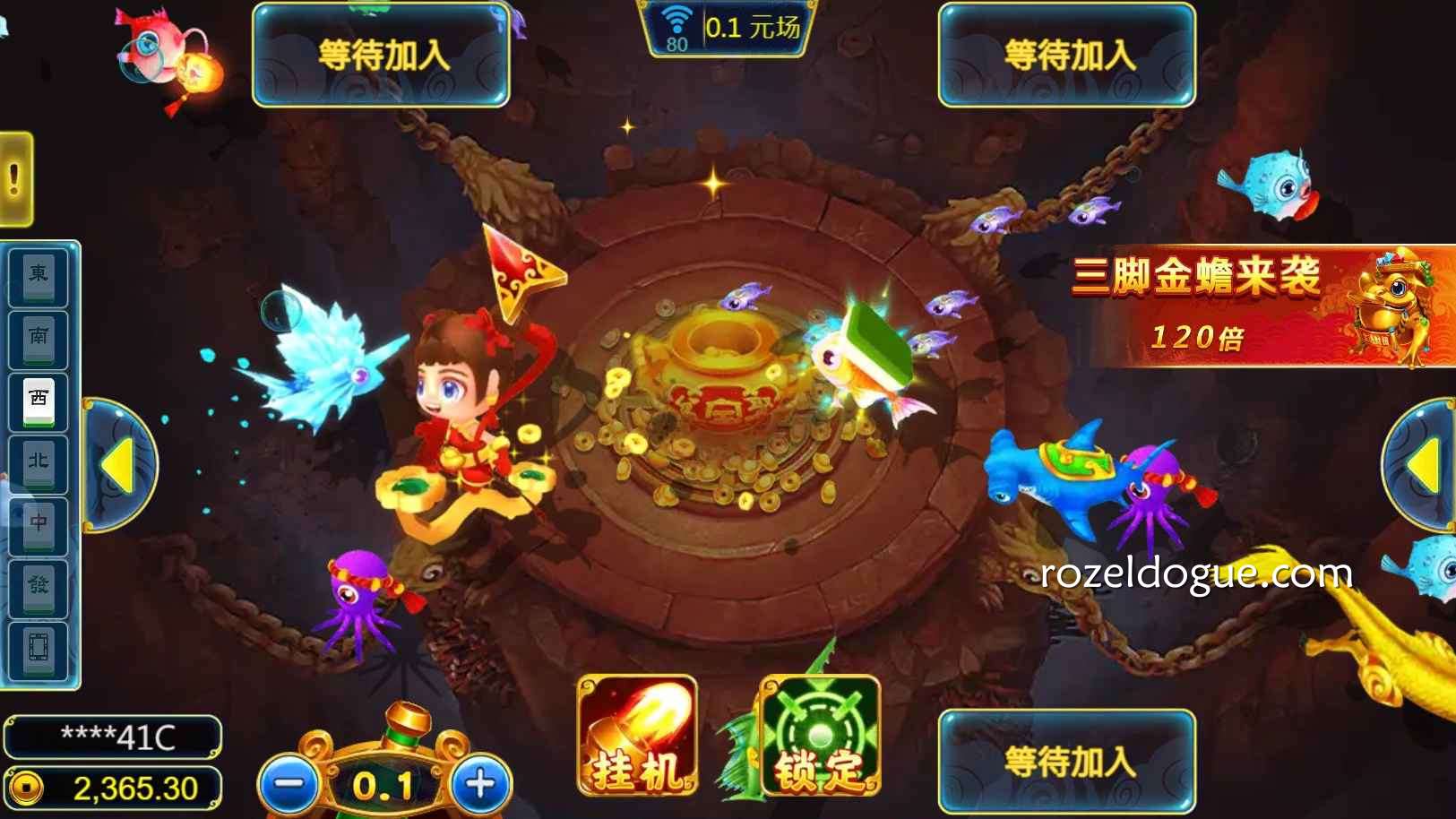Collapse the left side panel arrow
The height and width of the screenshot is (819, 1456).
tap(119, 466)
